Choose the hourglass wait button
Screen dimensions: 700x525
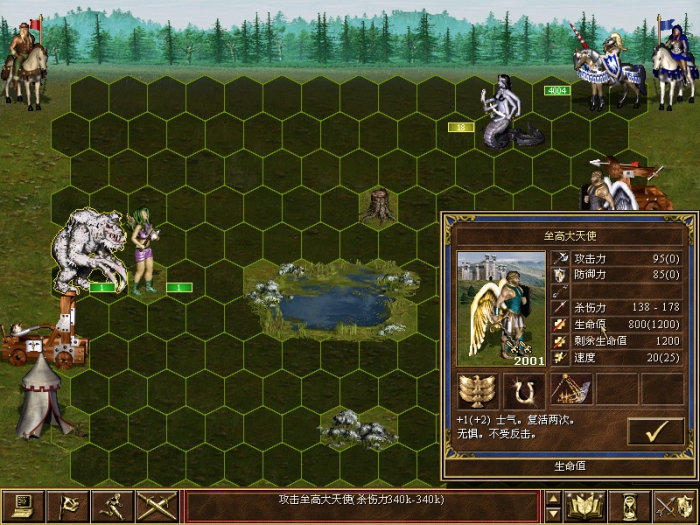point(630,506)
